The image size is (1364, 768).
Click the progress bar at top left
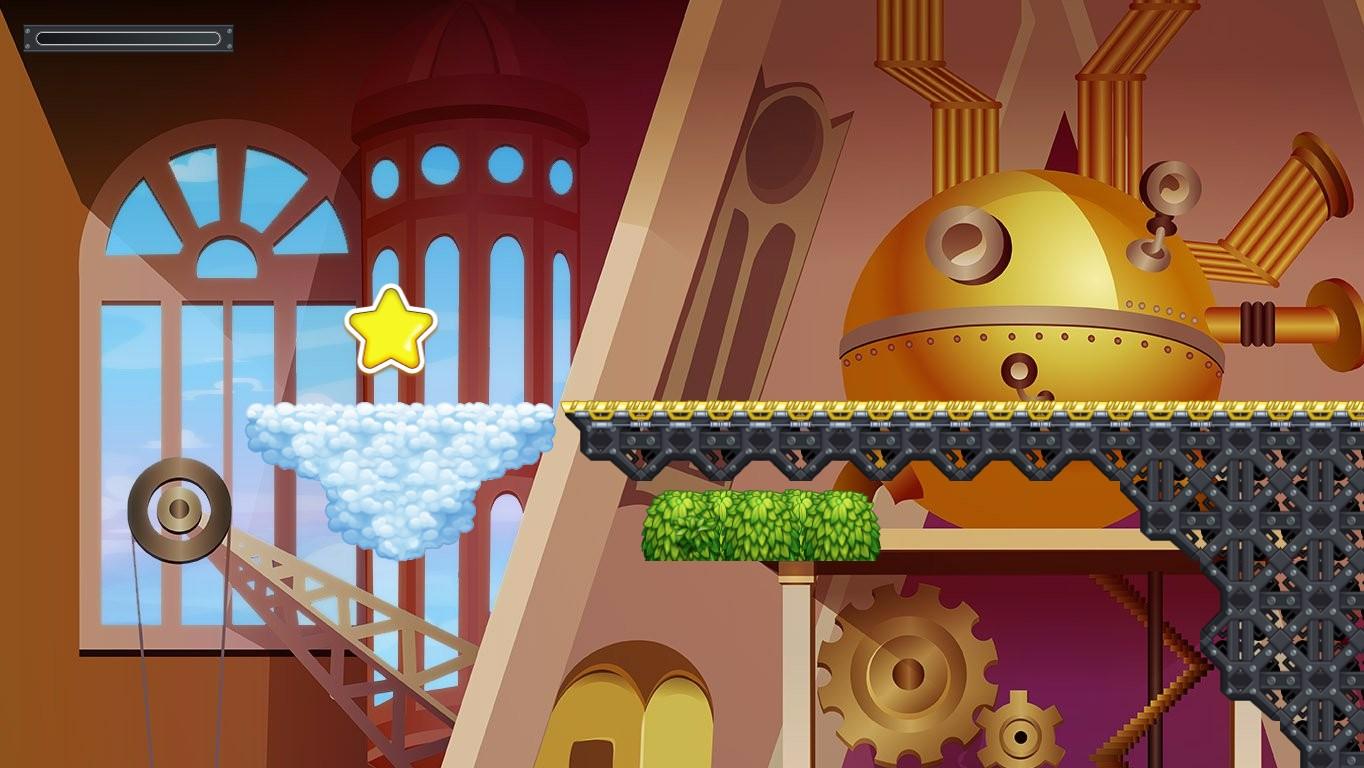pos(128,38)
